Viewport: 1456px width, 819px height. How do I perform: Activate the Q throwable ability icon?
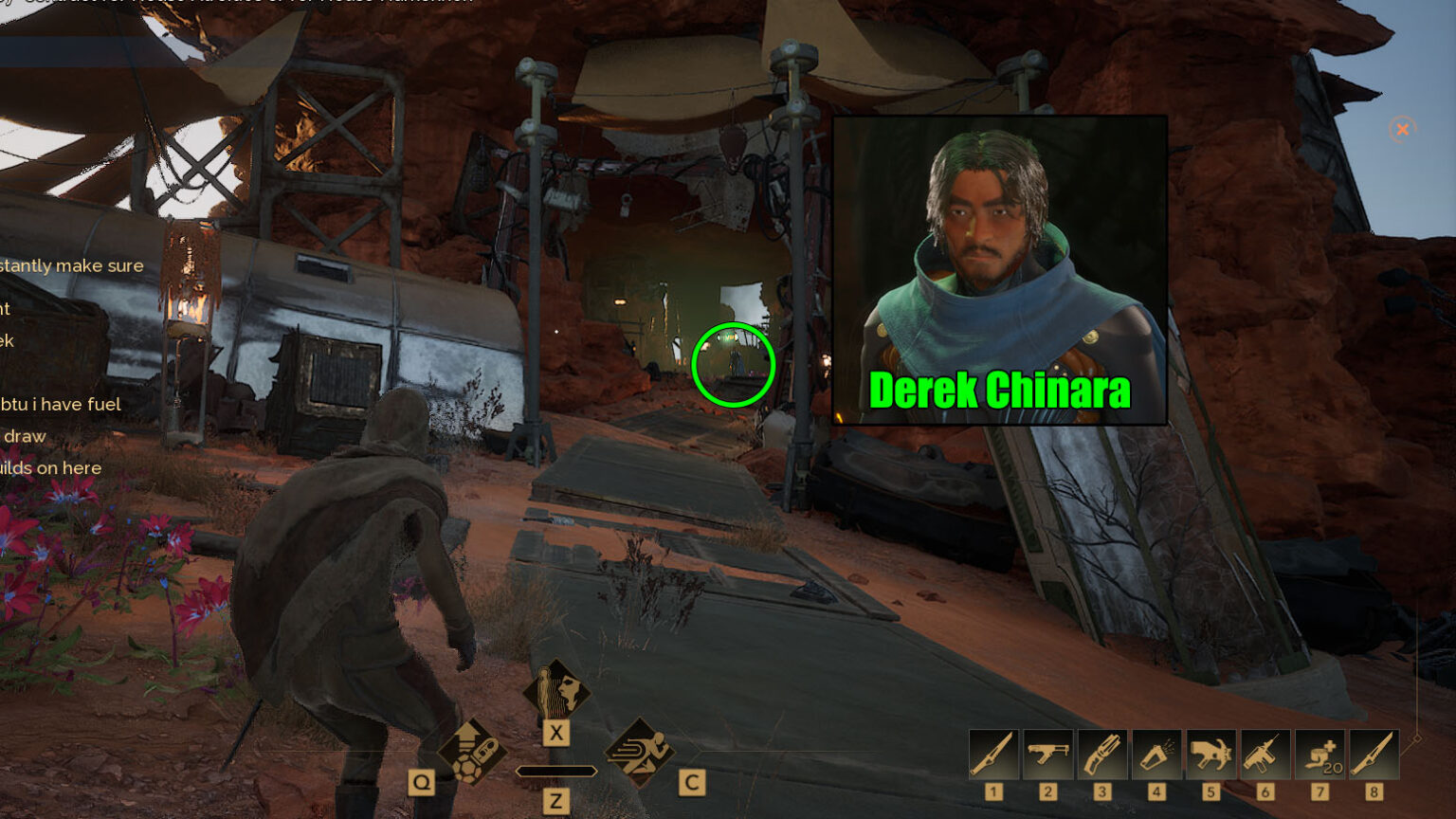coord(474,754)
